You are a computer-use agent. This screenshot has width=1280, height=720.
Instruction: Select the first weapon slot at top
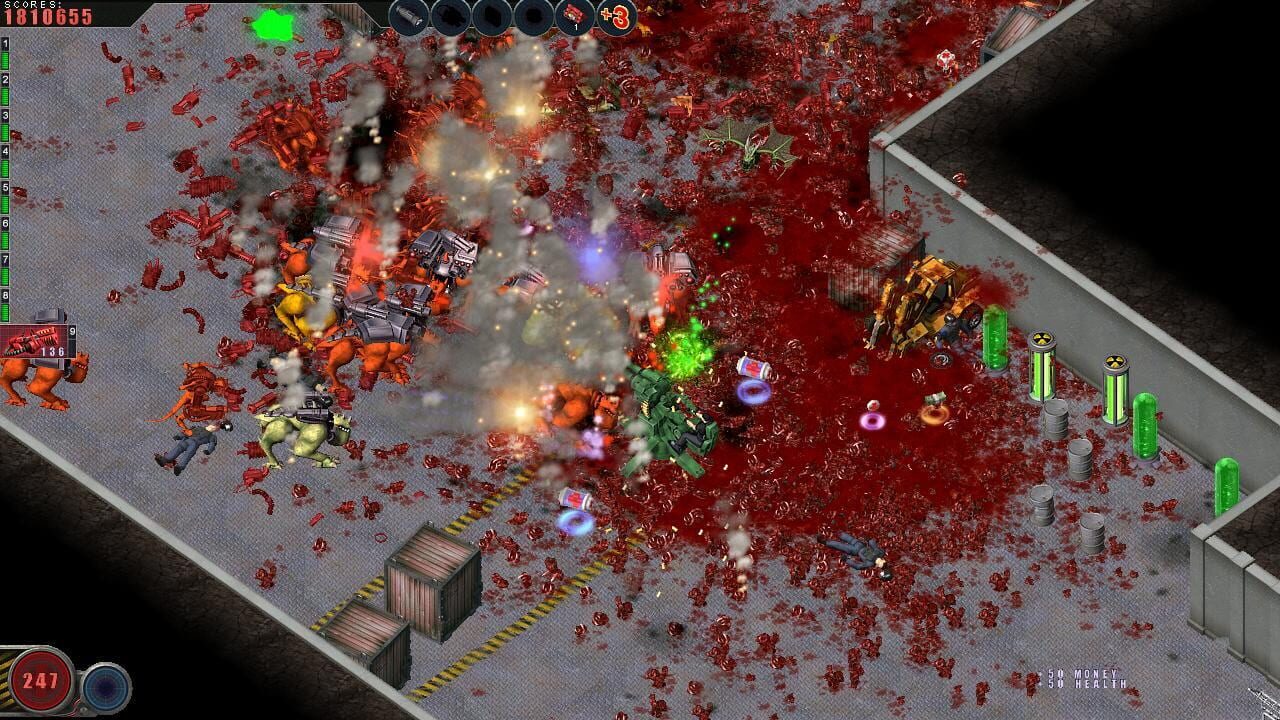coord(408,15)
